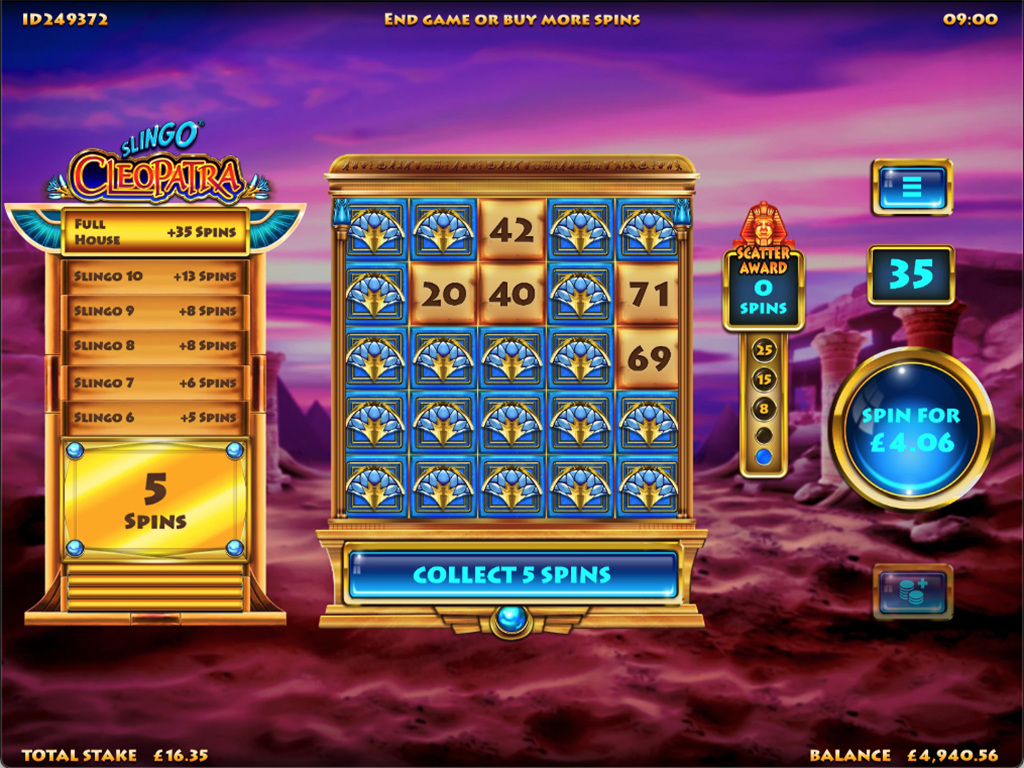Viewport: 1024px width, 768px height.
Task: Click the Slingo 6 paytable row
Action: [x=155, y=417]
